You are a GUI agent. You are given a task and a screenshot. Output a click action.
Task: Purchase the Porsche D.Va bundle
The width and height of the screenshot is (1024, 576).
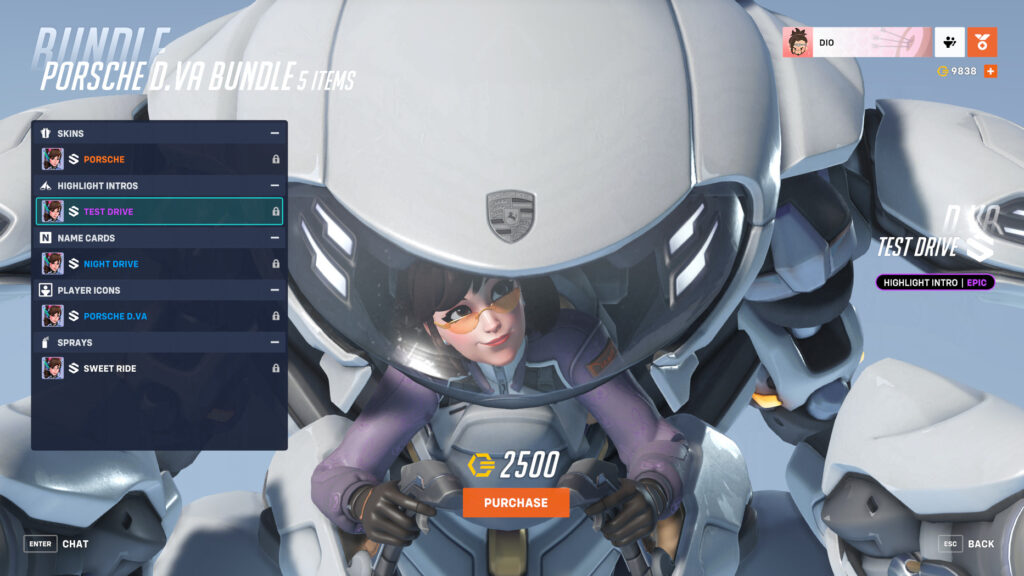coord(516,502)
